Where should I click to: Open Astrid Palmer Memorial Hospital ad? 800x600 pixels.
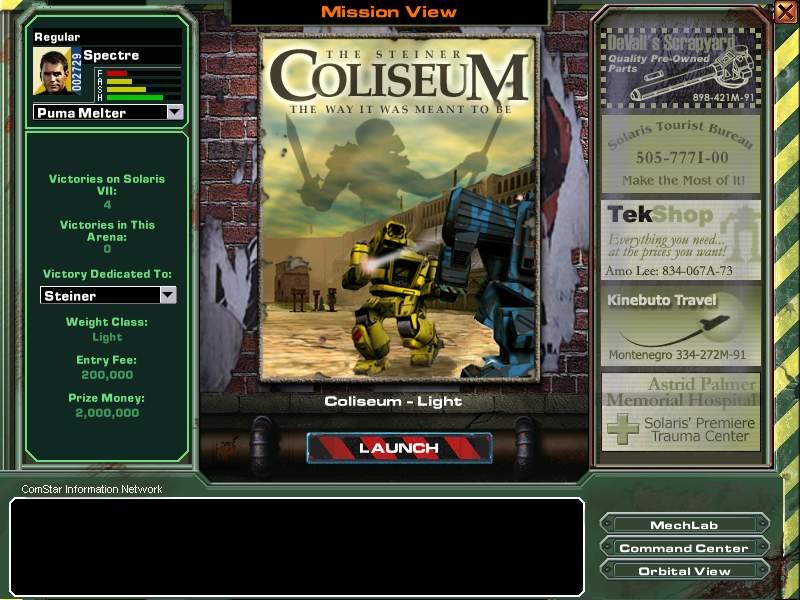click(x=680, y=412)
